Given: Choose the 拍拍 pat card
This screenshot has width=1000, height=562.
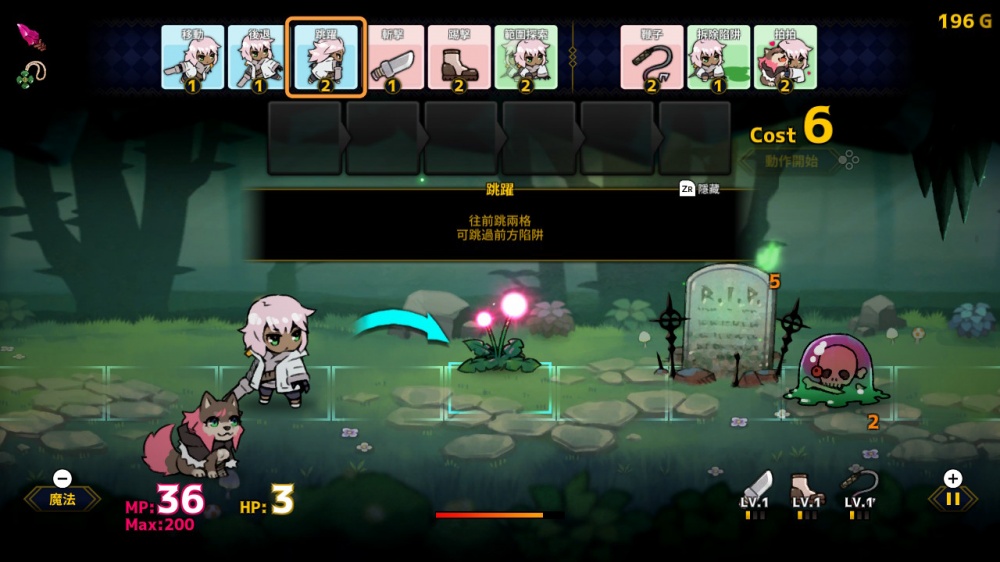Looking at the screenshot, I should pos(785,58).
